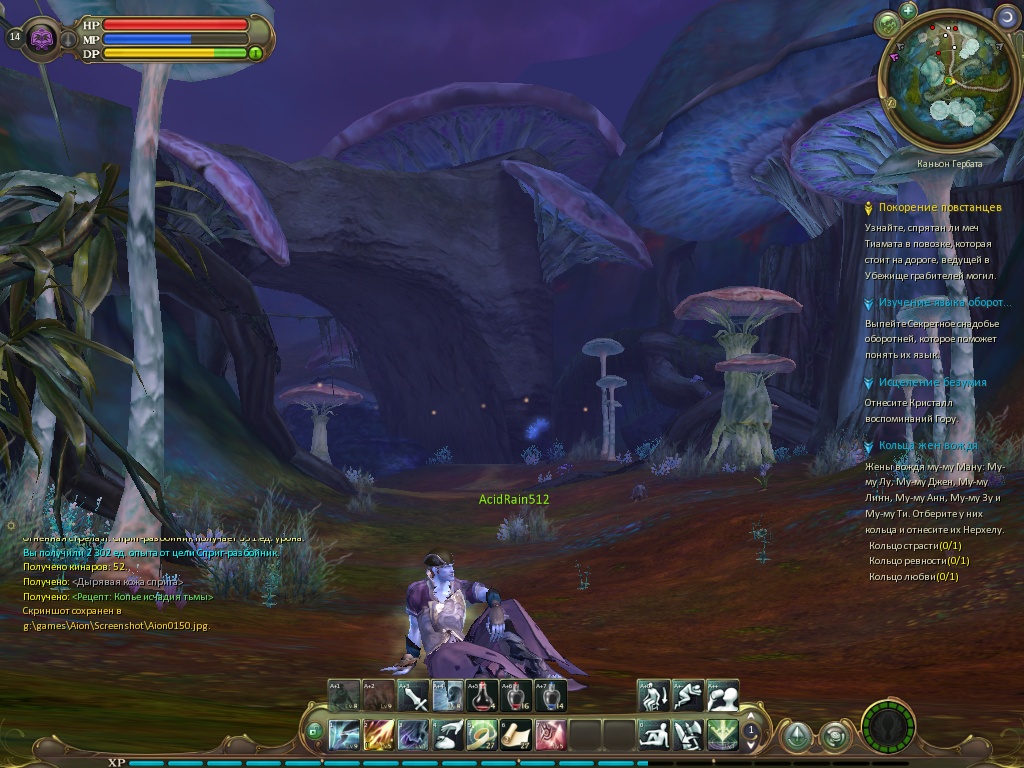Select the quest 'Кольца жен вождя'
1024x768 pixels.
pyautogui.click(x=928, y=446)
